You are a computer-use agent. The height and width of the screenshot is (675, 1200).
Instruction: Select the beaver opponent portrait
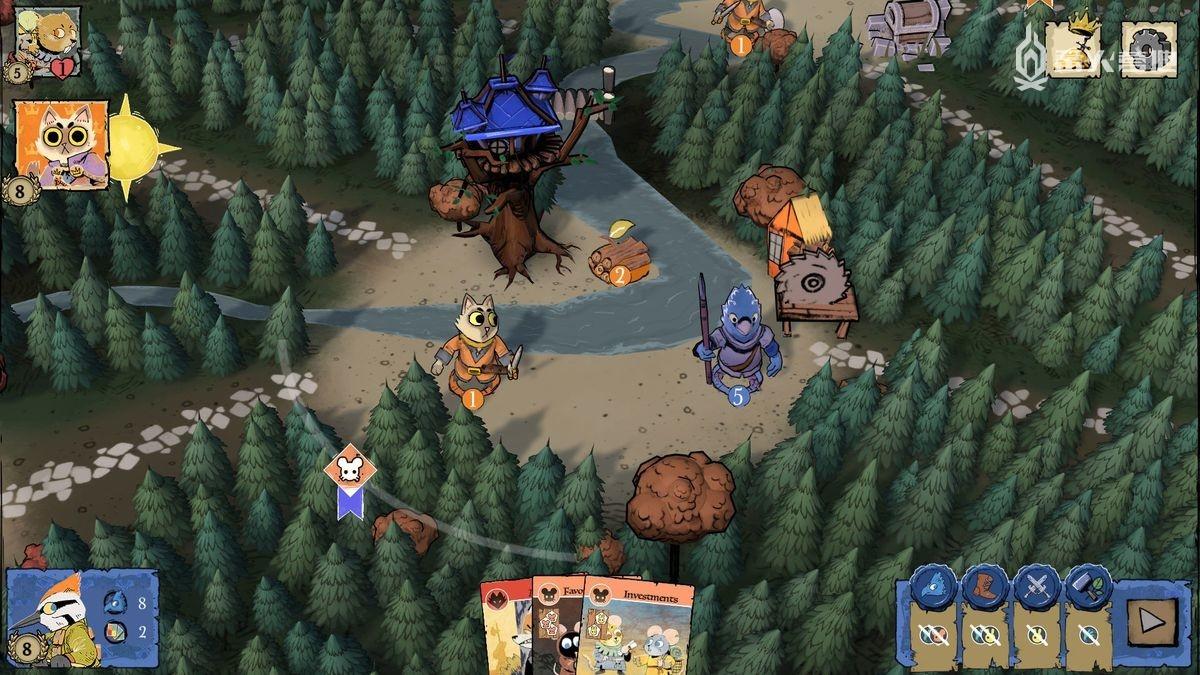coord(46,36)
